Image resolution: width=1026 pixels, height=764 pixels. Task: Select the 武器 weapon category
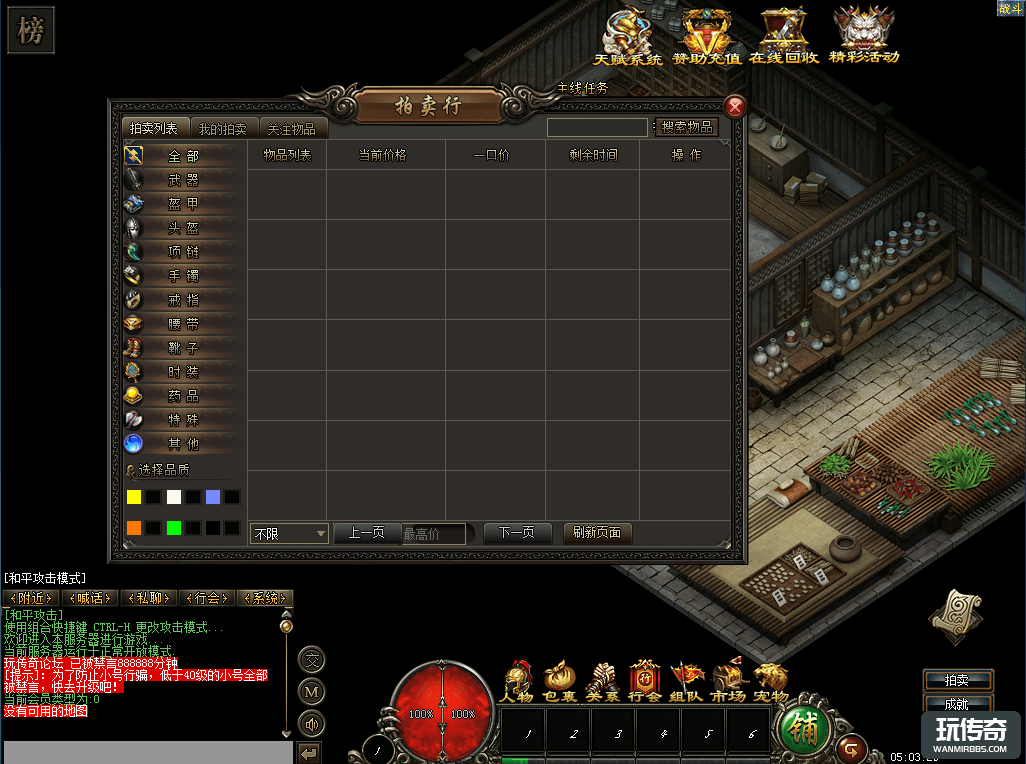tap(183, 180)
